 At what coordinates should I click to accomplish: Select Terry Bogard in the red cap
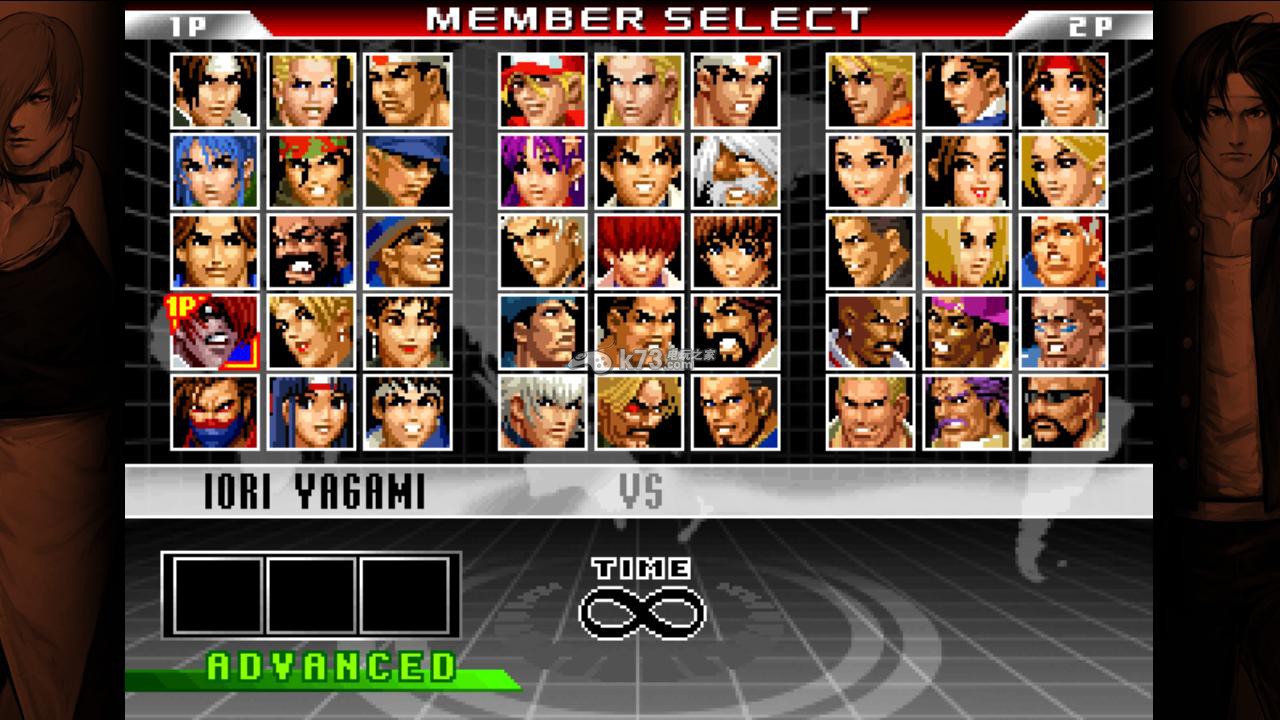[542, 91]
